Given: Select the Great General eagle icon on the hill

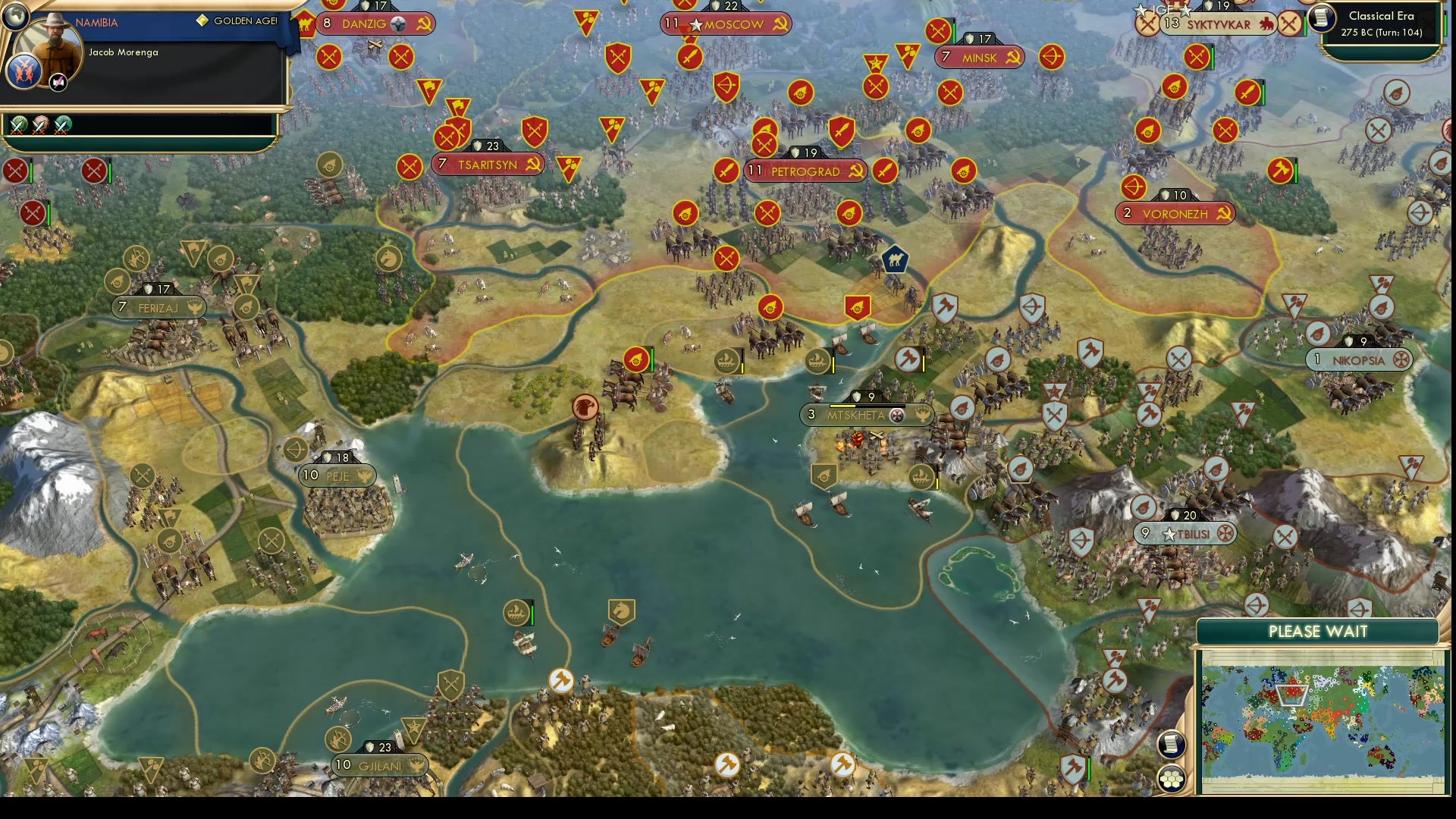Looking at the screenshot, I should tap(584, 406).
